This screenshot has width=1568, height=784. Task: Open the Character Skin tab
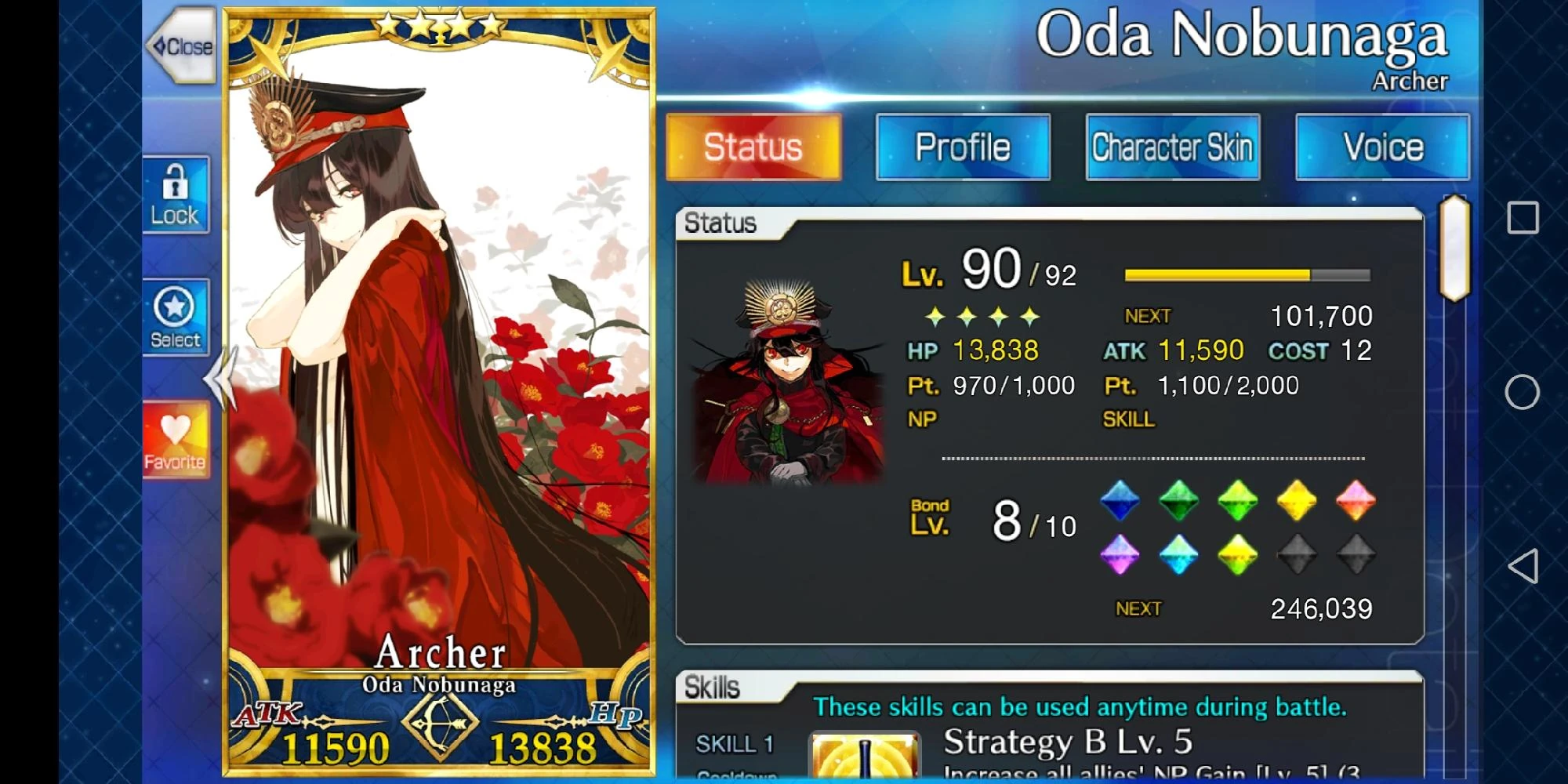point(1172,146)
